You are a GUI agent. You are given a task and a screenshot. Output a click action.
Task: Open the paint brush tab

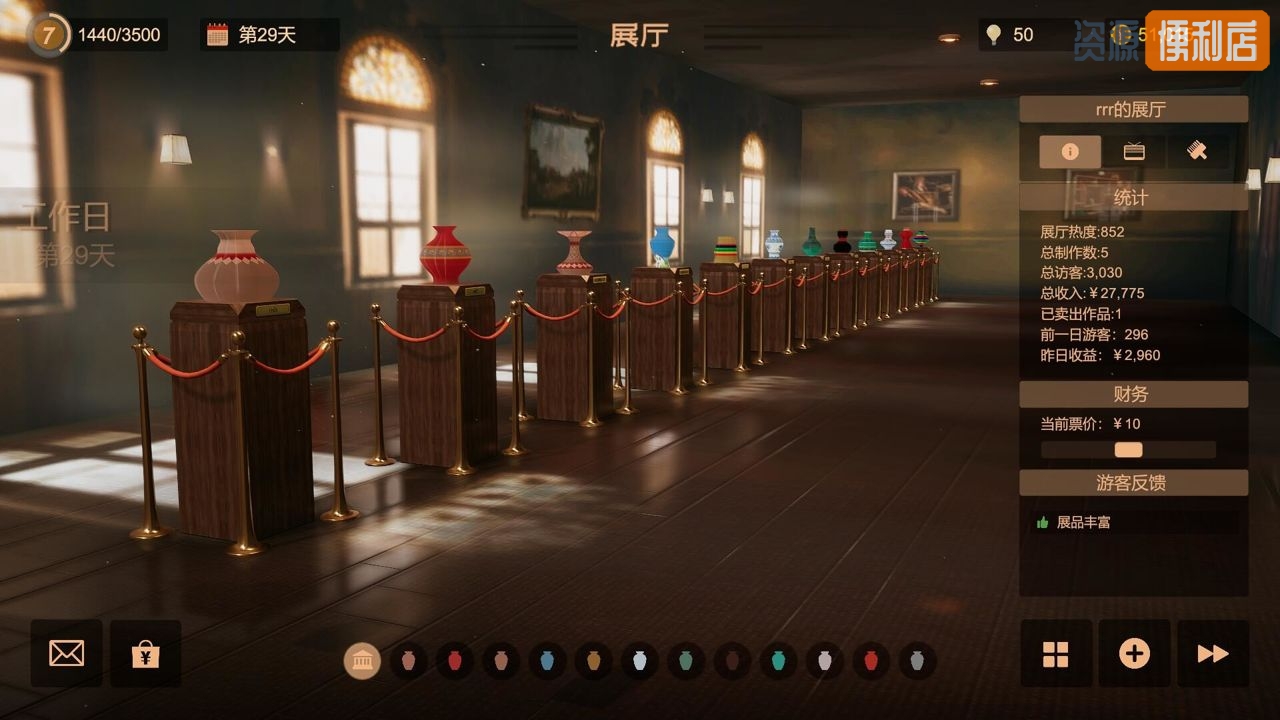[1197, 152]
